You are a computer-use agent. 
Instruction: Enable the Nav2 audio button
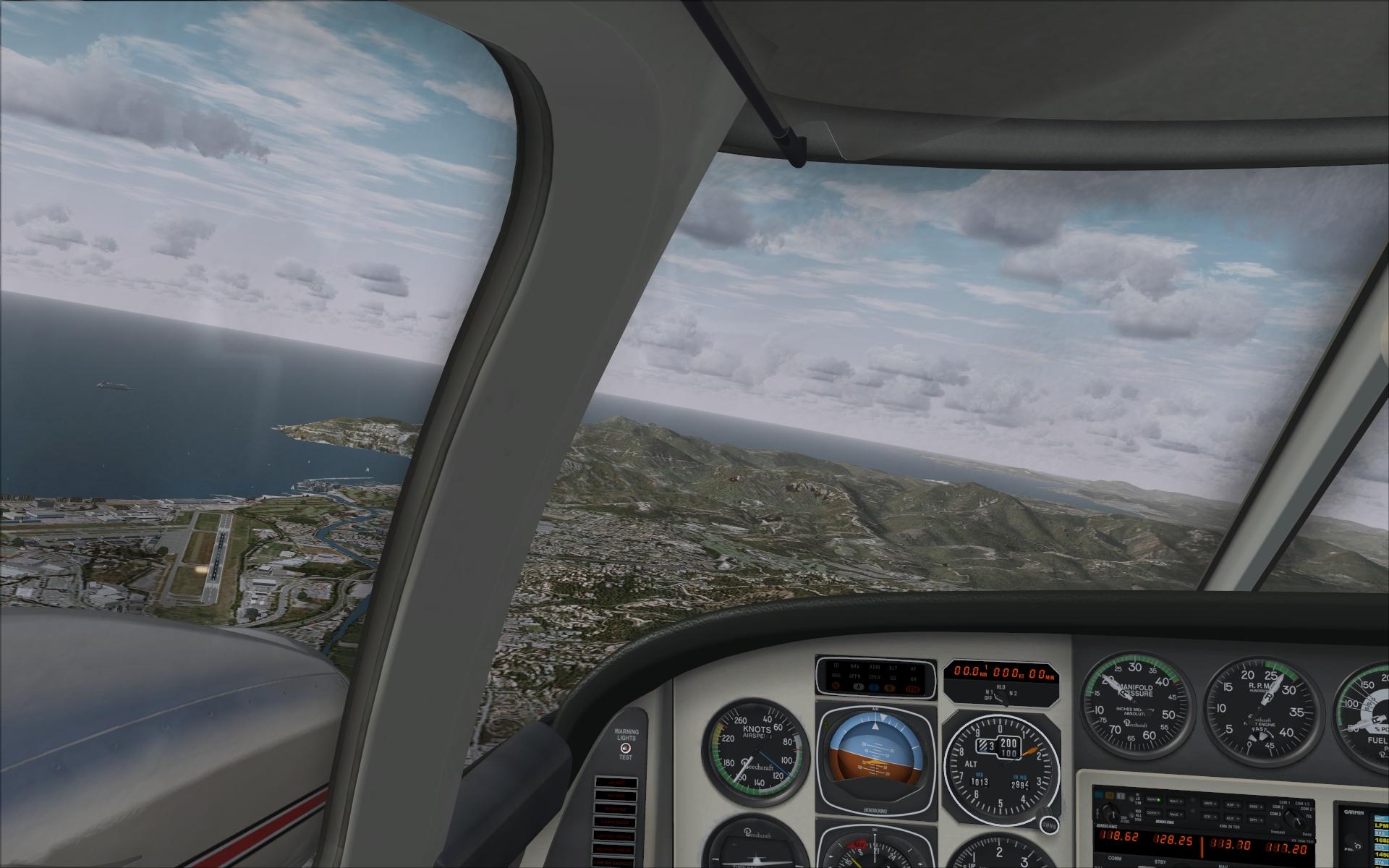1176,814
